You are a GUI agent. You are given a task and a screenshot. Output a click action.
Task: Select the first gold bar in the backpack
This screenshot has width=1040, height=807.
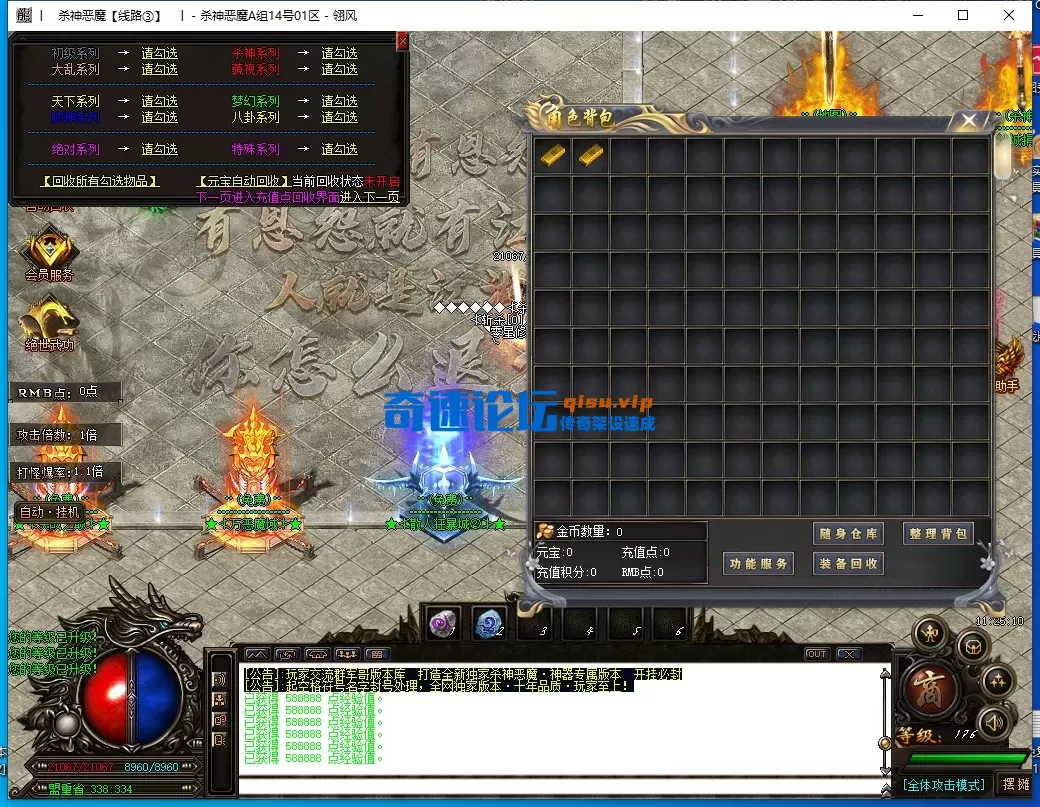coord(553,155)
